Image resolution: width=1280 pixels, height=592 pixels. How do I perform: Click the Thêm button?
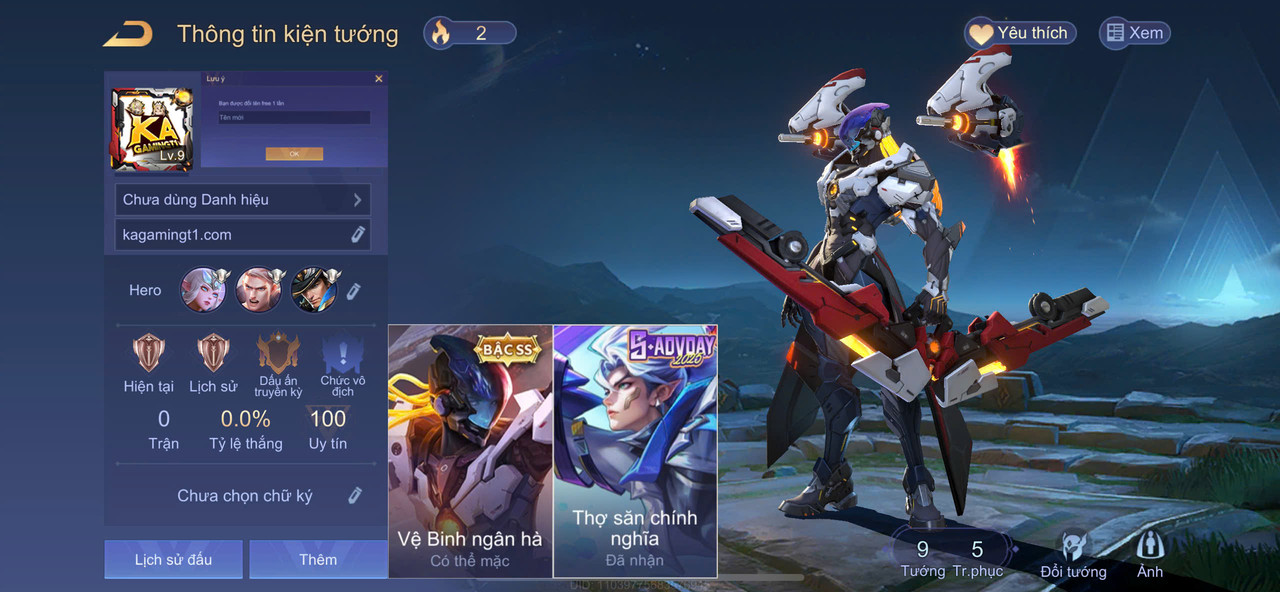(318, 559)
